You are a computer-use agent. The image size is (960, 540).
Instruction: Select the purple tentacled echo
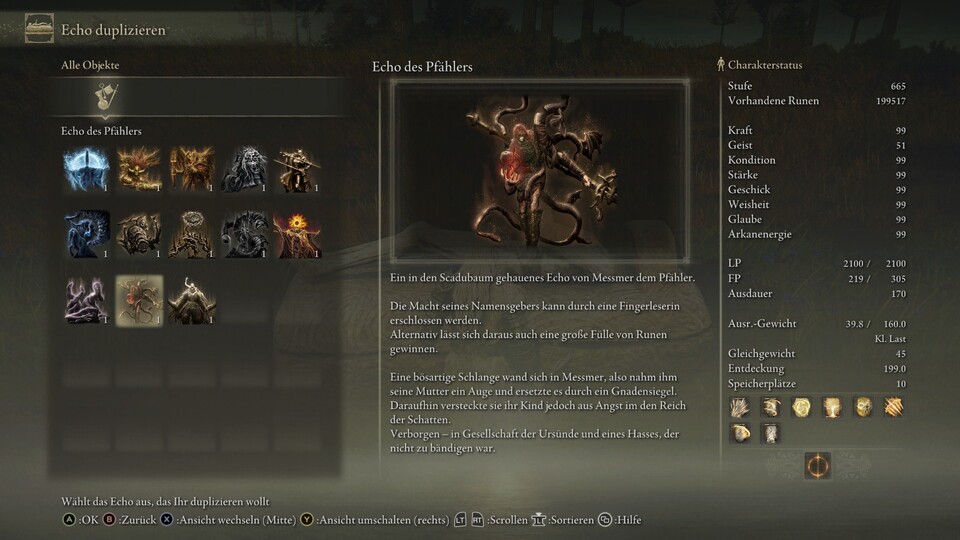coord(87,300)
